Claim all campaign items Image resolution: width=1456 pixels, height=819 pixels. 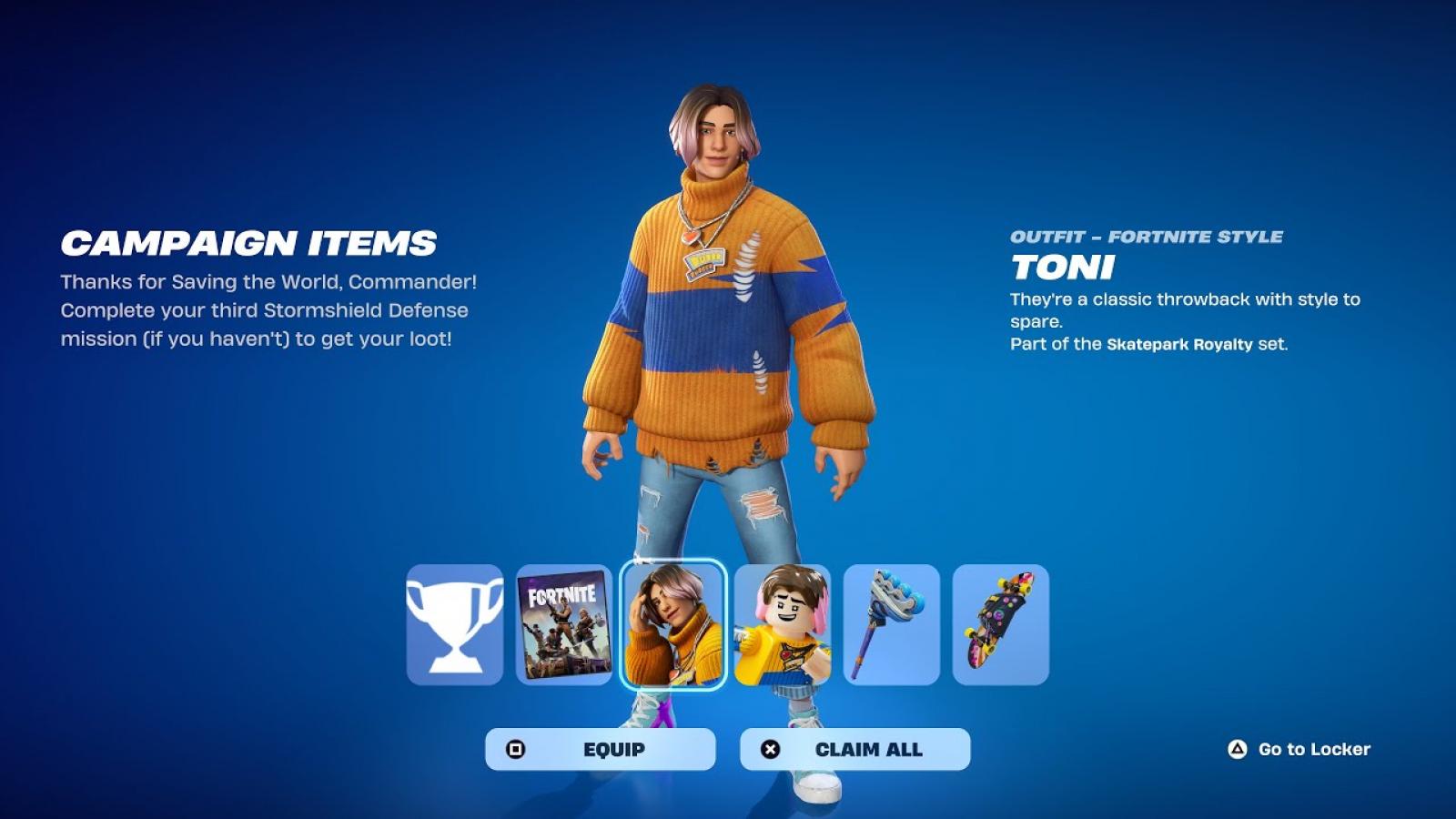coord(855,749)
